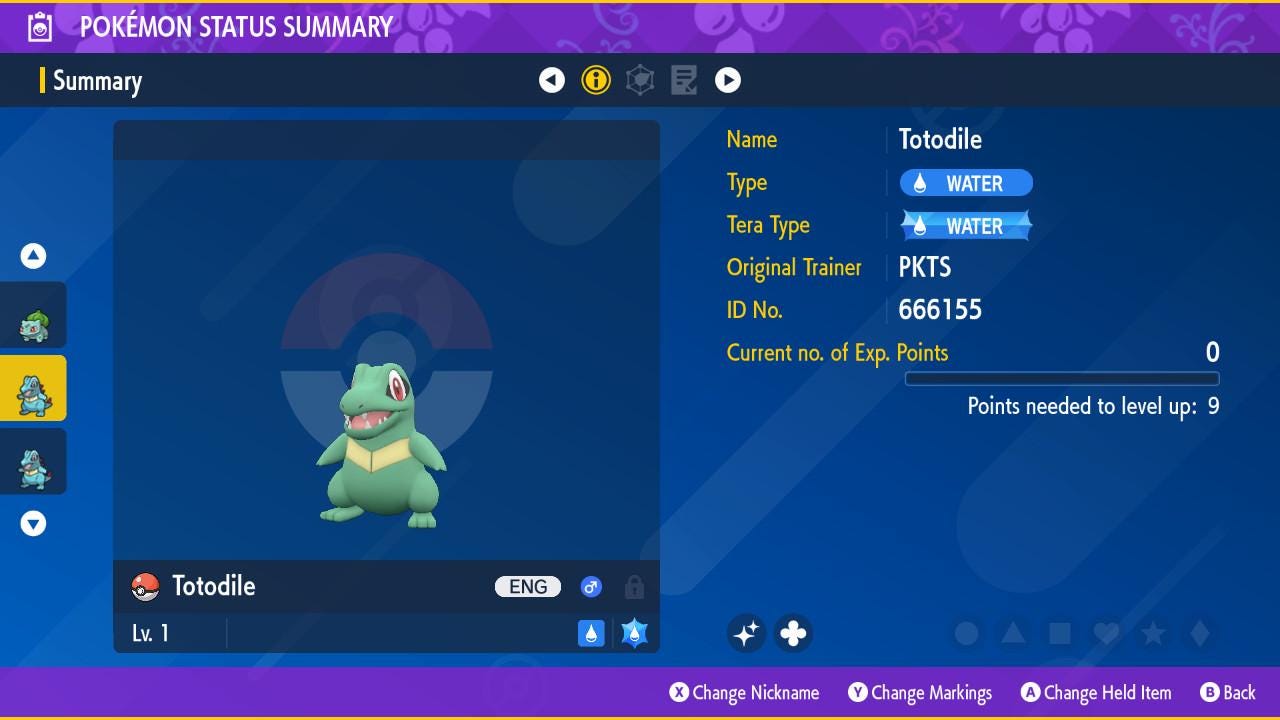Viewport: 1280px width, 720px height.
Task: Select the yellow info summary tab
Action: 596,80
